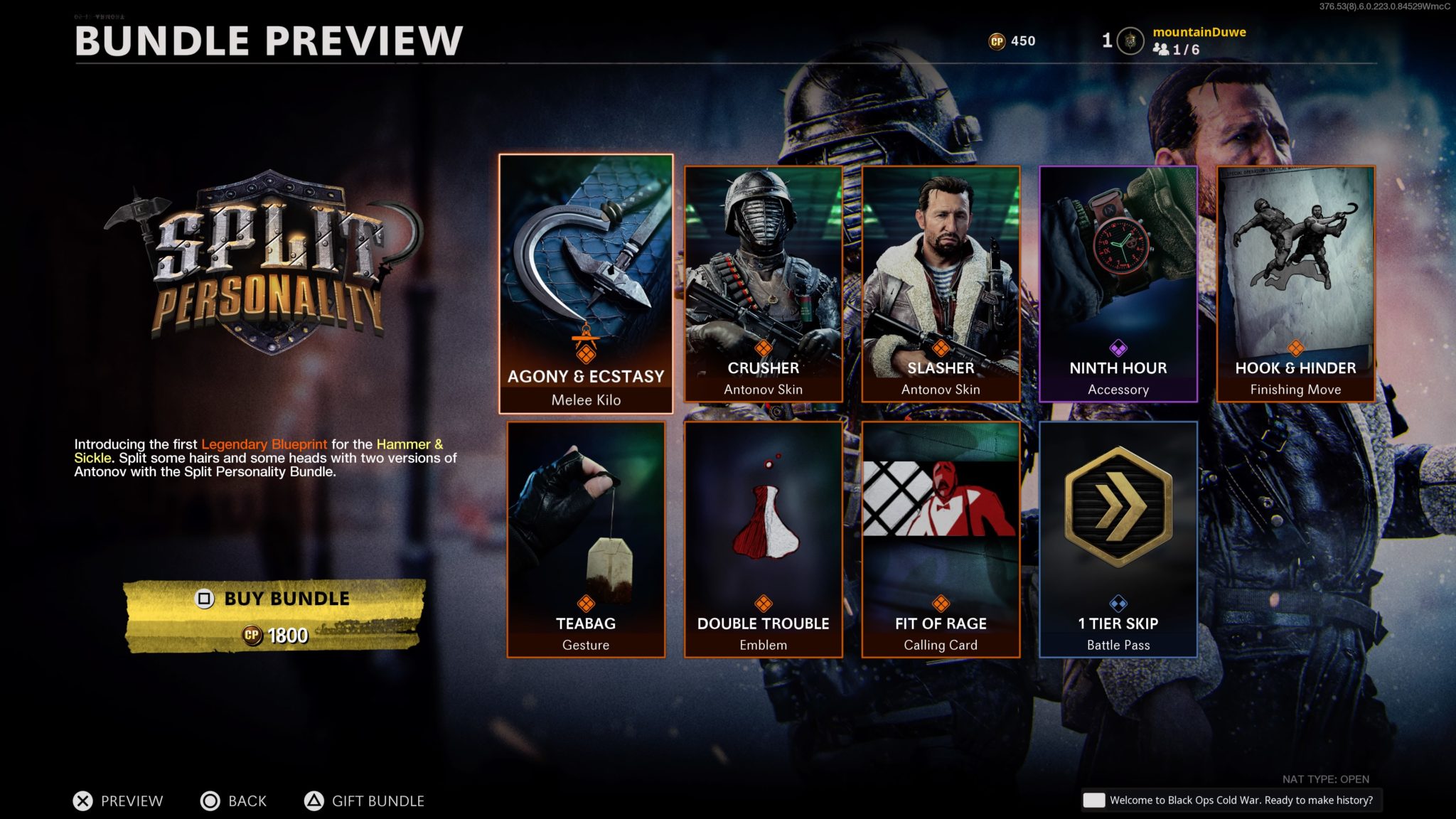Select the CP currency icon showing 450 balance

click(997, 41)
